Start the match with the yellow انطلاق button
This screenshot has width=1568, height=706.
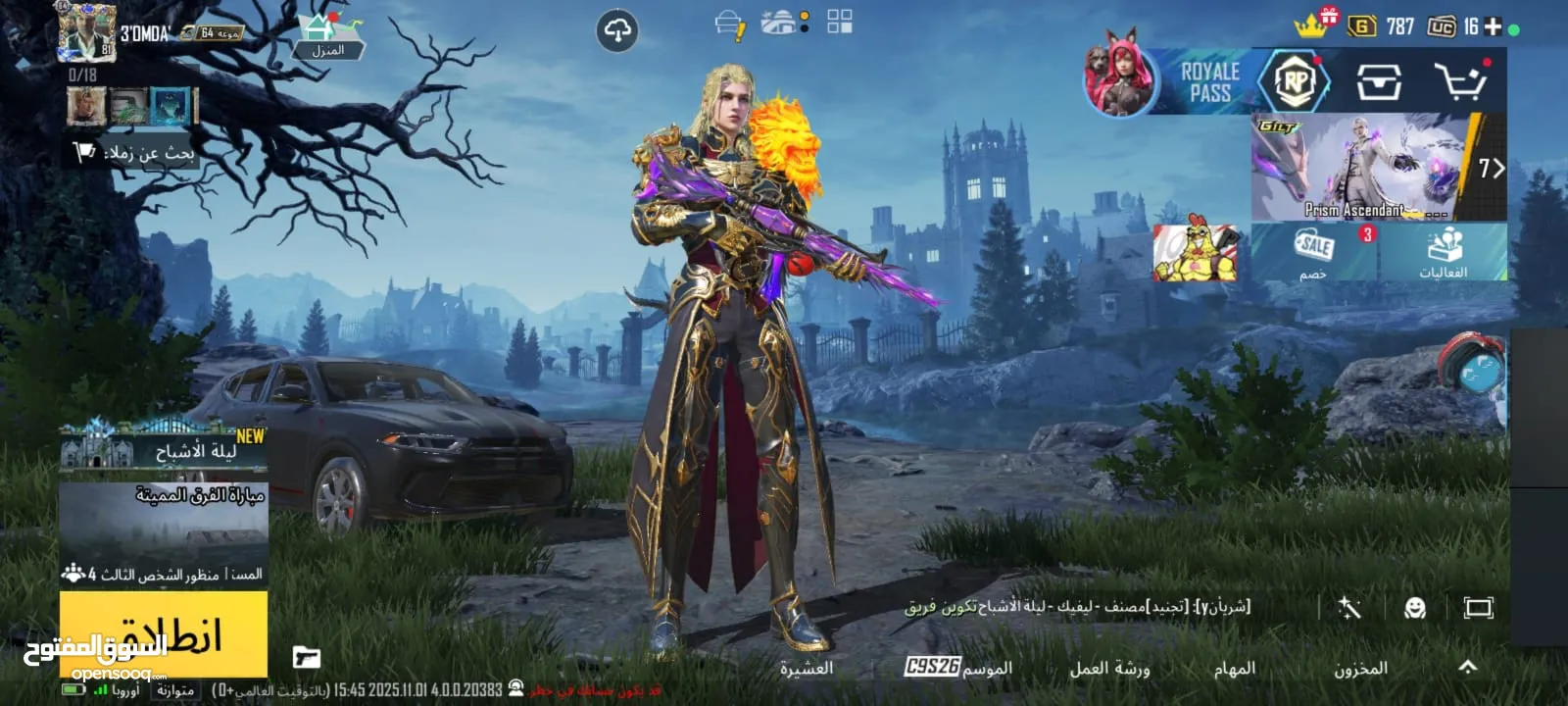163,632
